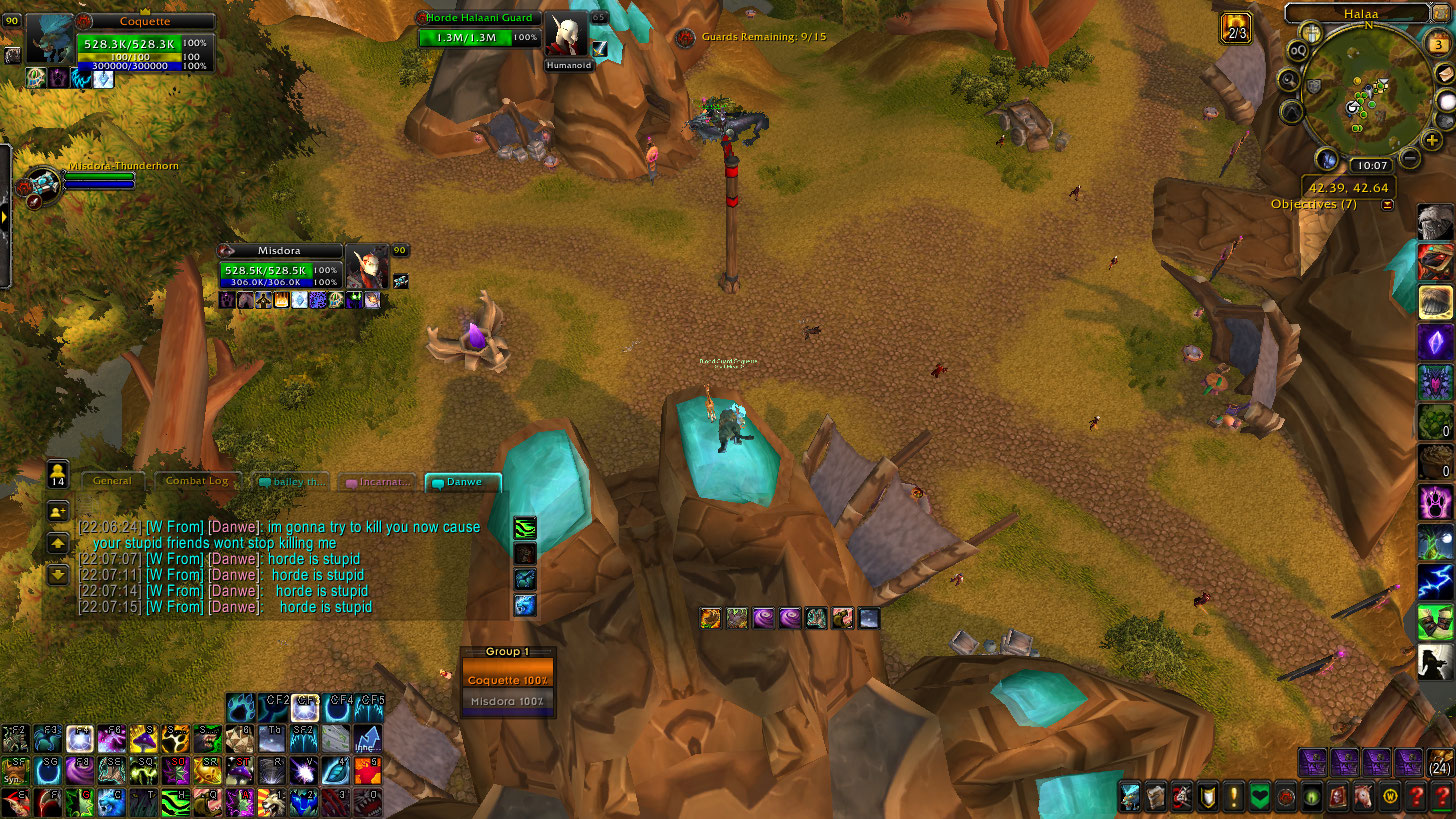This screenshot has width=1456, height=819.
Task: Click the minimap zoom-in plus button
Action: tap(1433, 140)
